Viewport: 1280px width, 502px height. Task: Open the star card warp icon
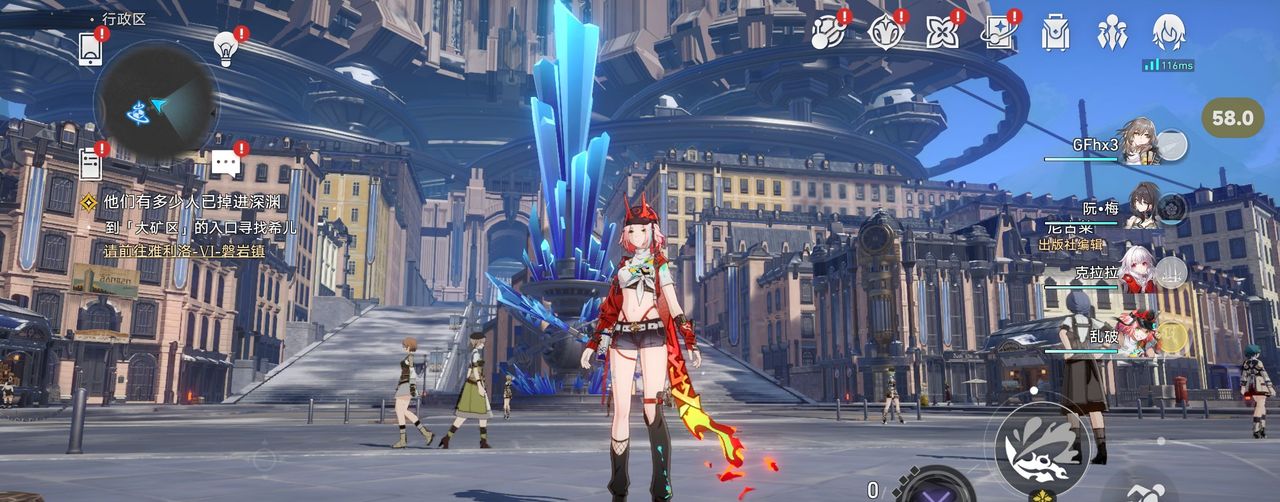(998, 32)
